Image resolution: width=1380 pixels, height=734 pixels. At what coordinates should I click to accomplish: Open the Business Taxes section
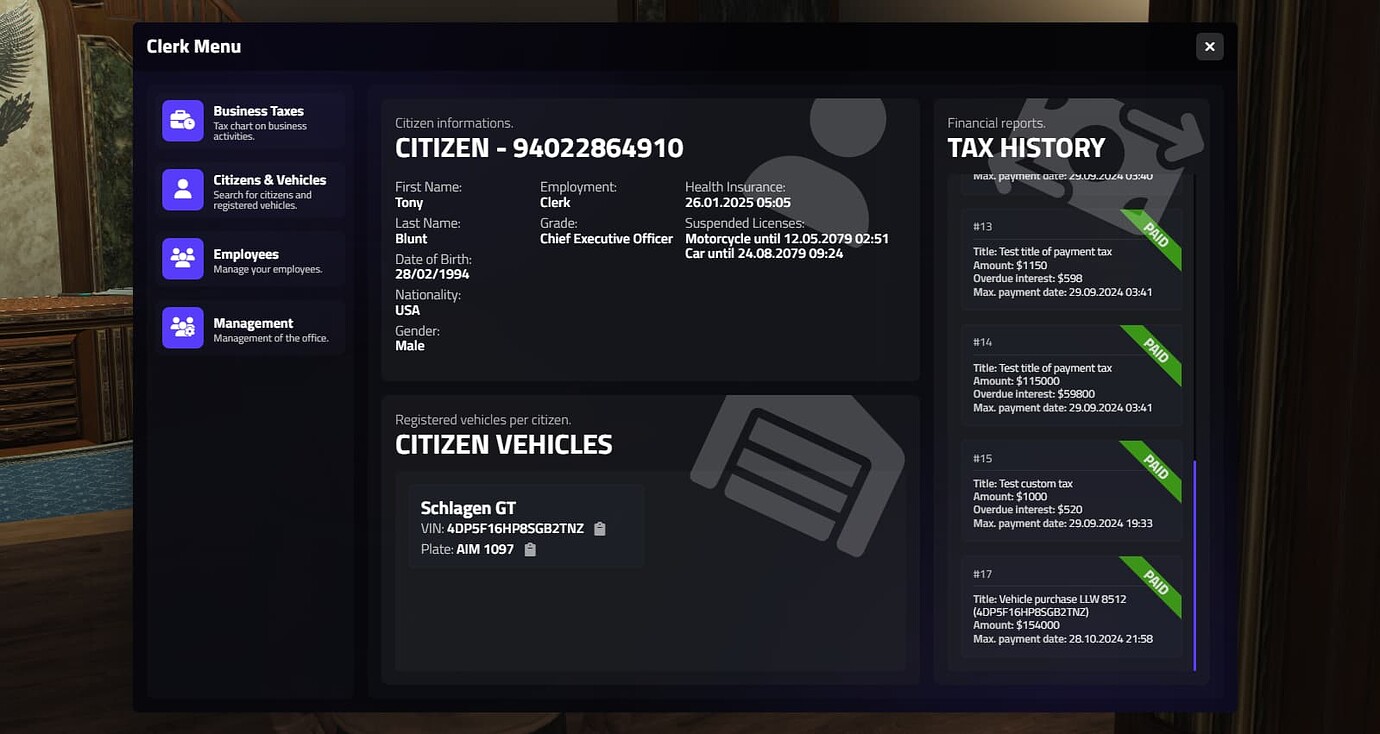[x=249, y=119]
